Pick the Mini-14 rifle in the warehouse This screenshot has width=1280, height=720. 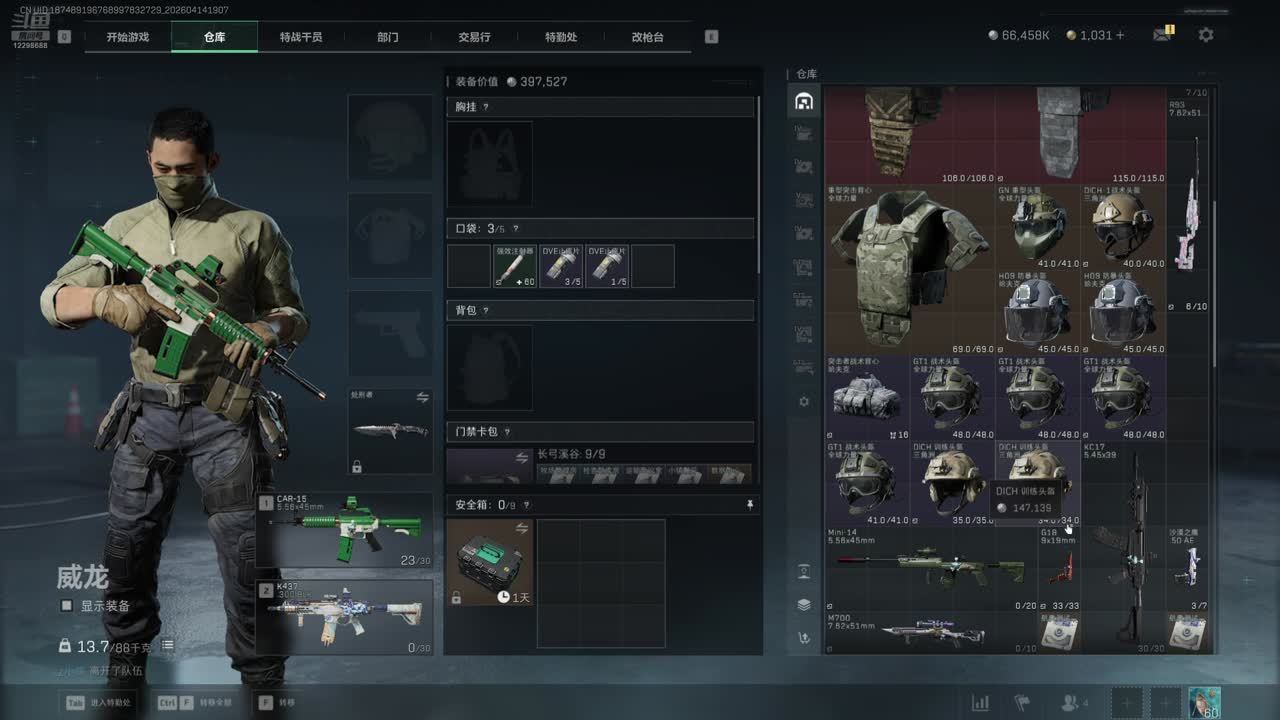coord(930,570)
